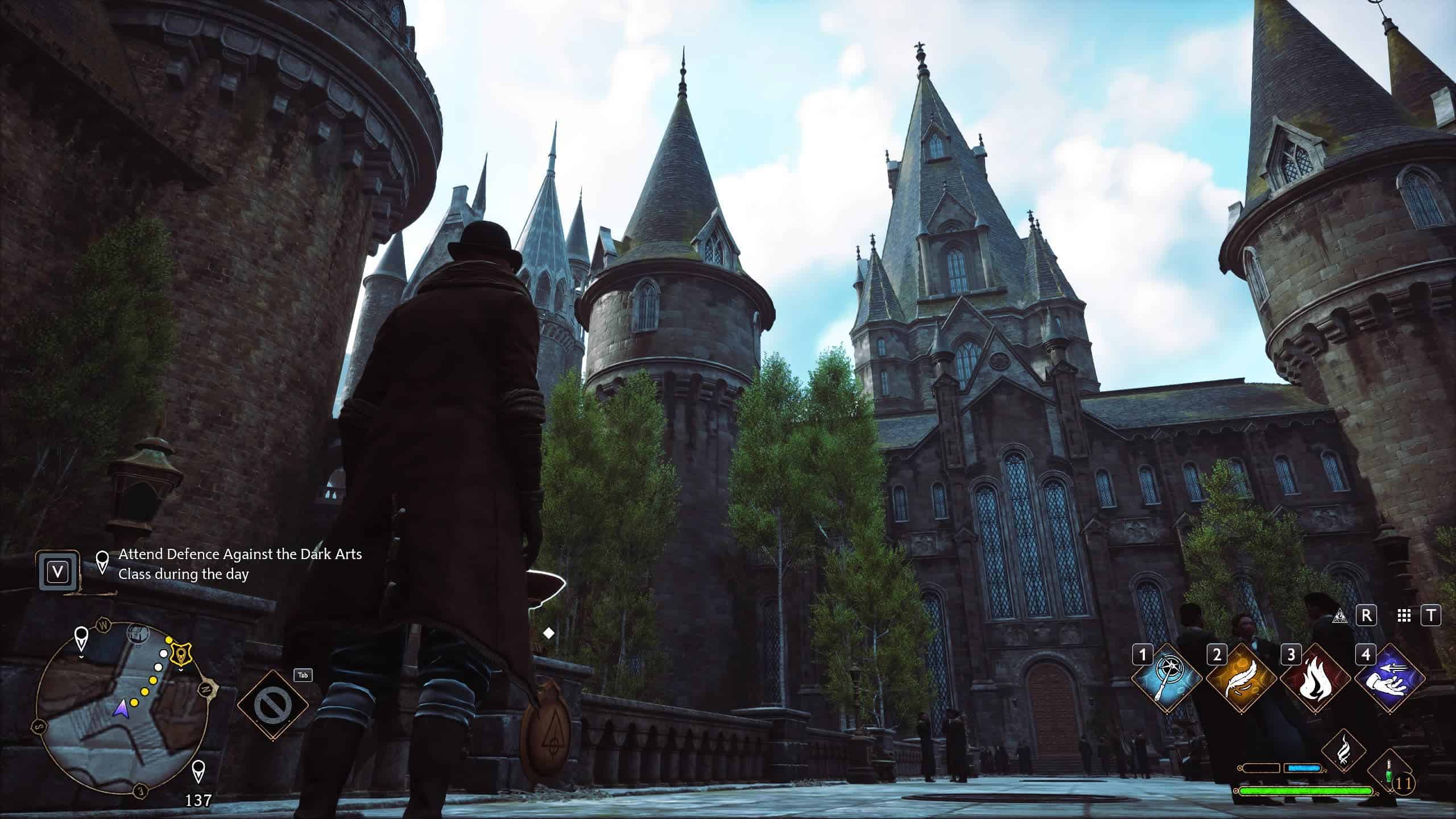Activate the Incendio flame spell
1456x819 pixels.
coord(1315,679)
